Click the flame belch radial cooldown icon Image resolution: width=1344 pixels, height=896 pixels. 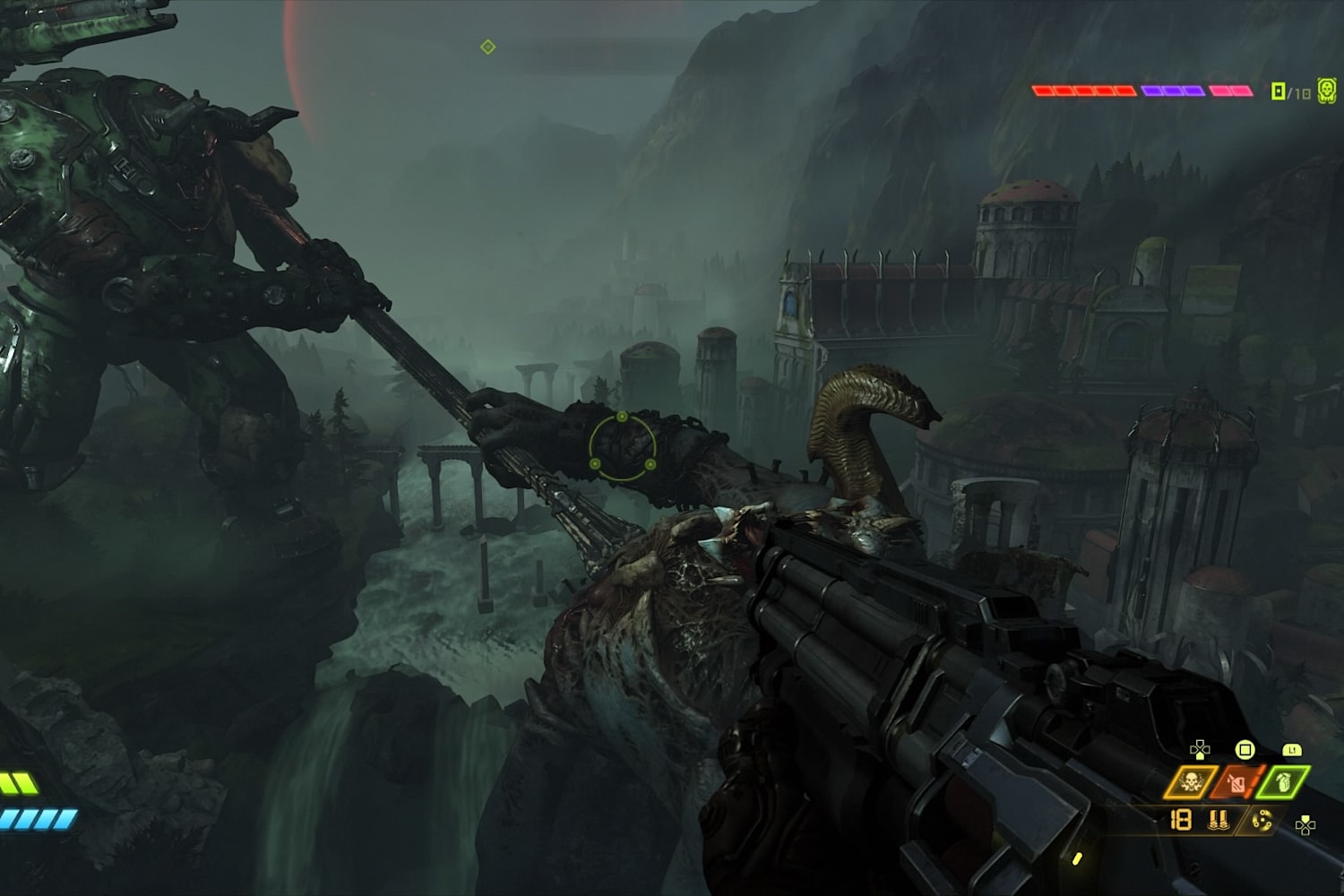tap(1262, 822)
